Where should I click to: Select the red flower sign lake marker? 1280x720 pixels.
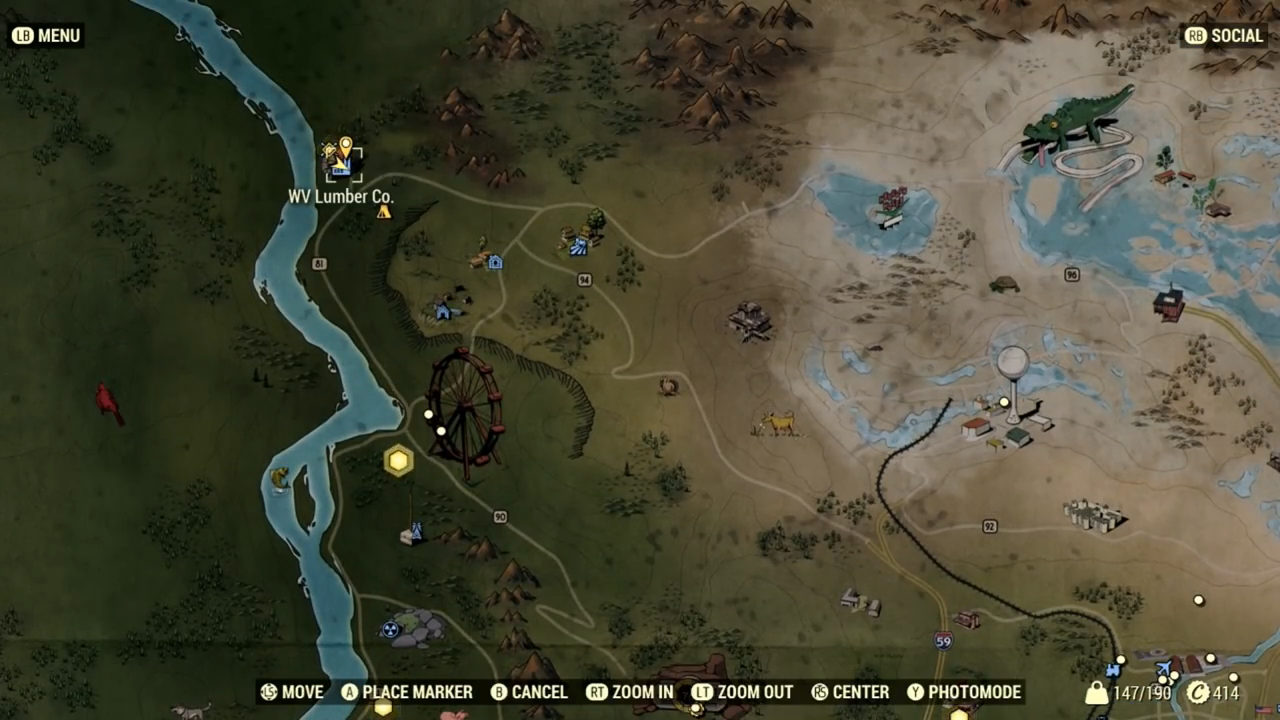[x=892, y=206]
